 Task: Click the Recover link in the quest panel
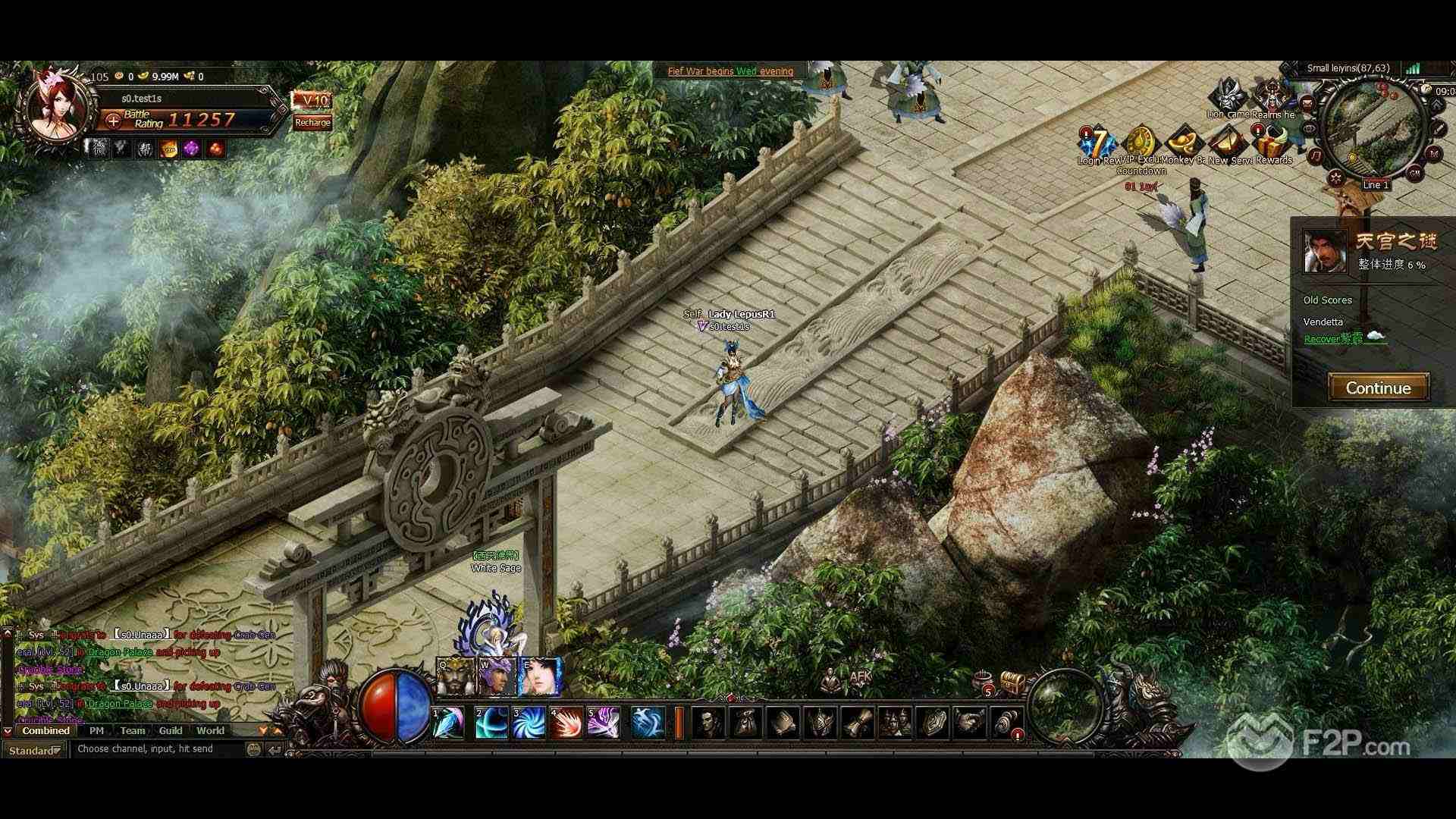(x=1320, y=339)
